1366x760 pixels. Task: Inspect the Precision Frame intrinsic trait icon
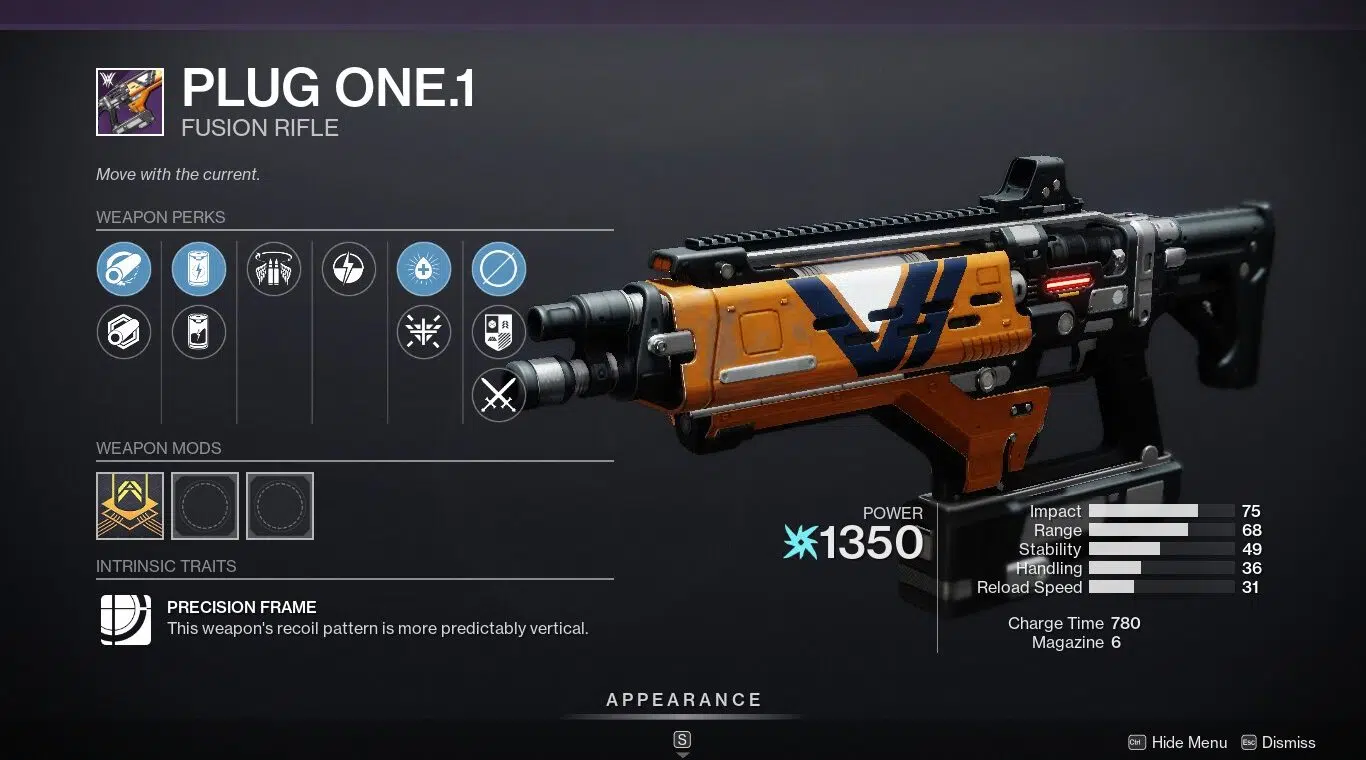126,619
